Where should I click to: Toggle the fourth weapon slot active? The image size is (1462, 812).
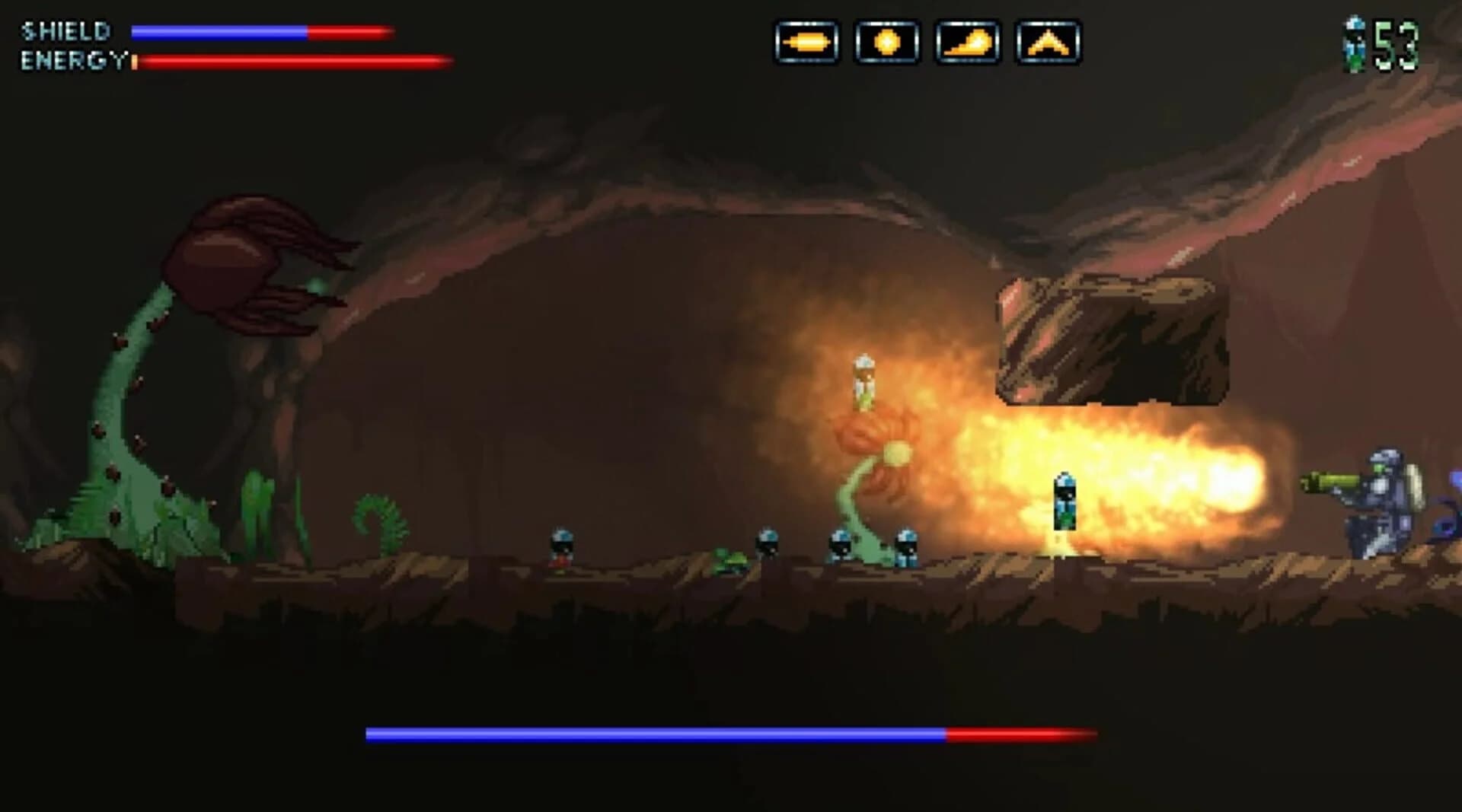(x=1050, y=43)
